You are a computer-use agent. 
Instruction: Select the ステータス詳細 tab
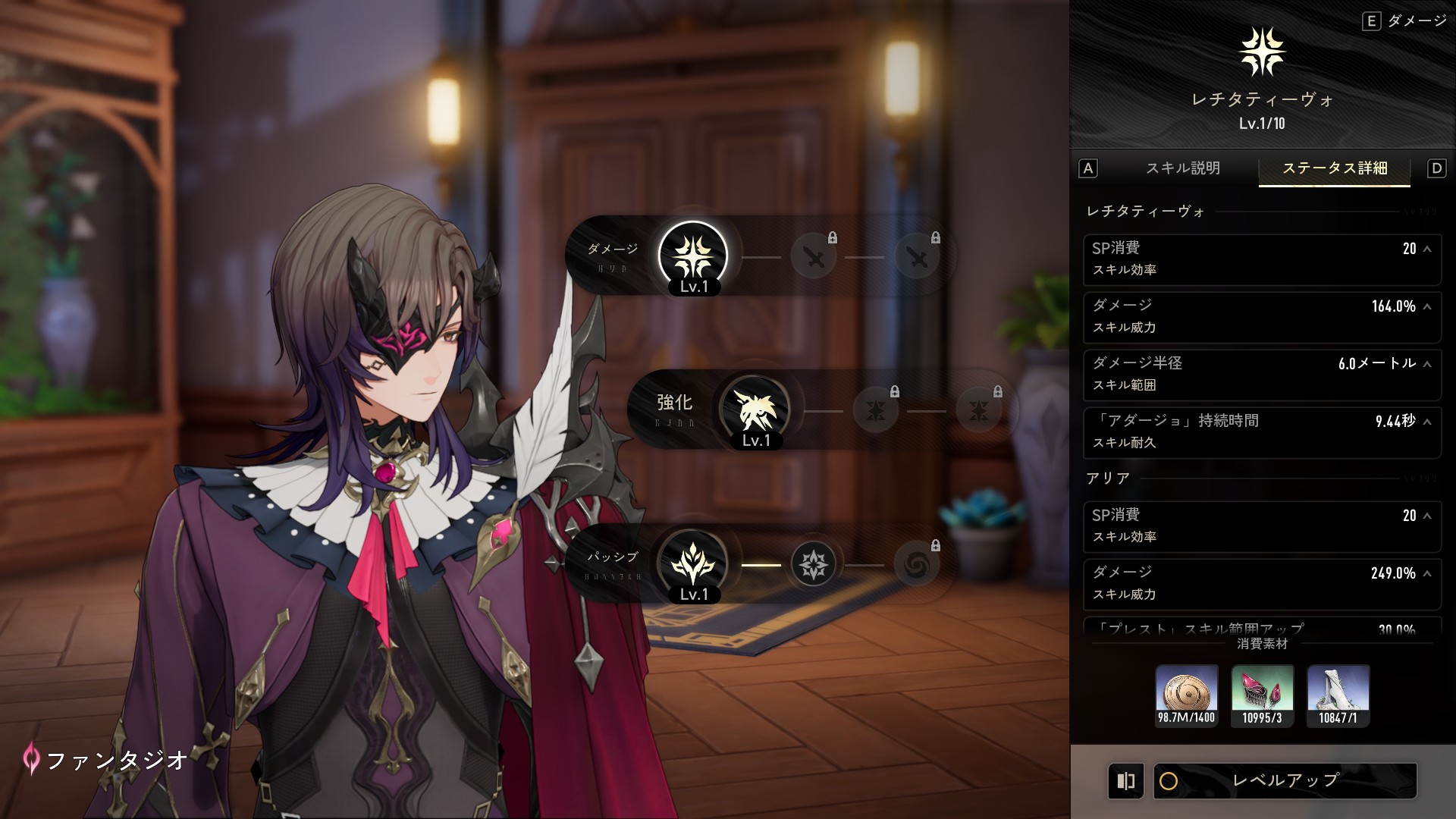click(1334, 168)
